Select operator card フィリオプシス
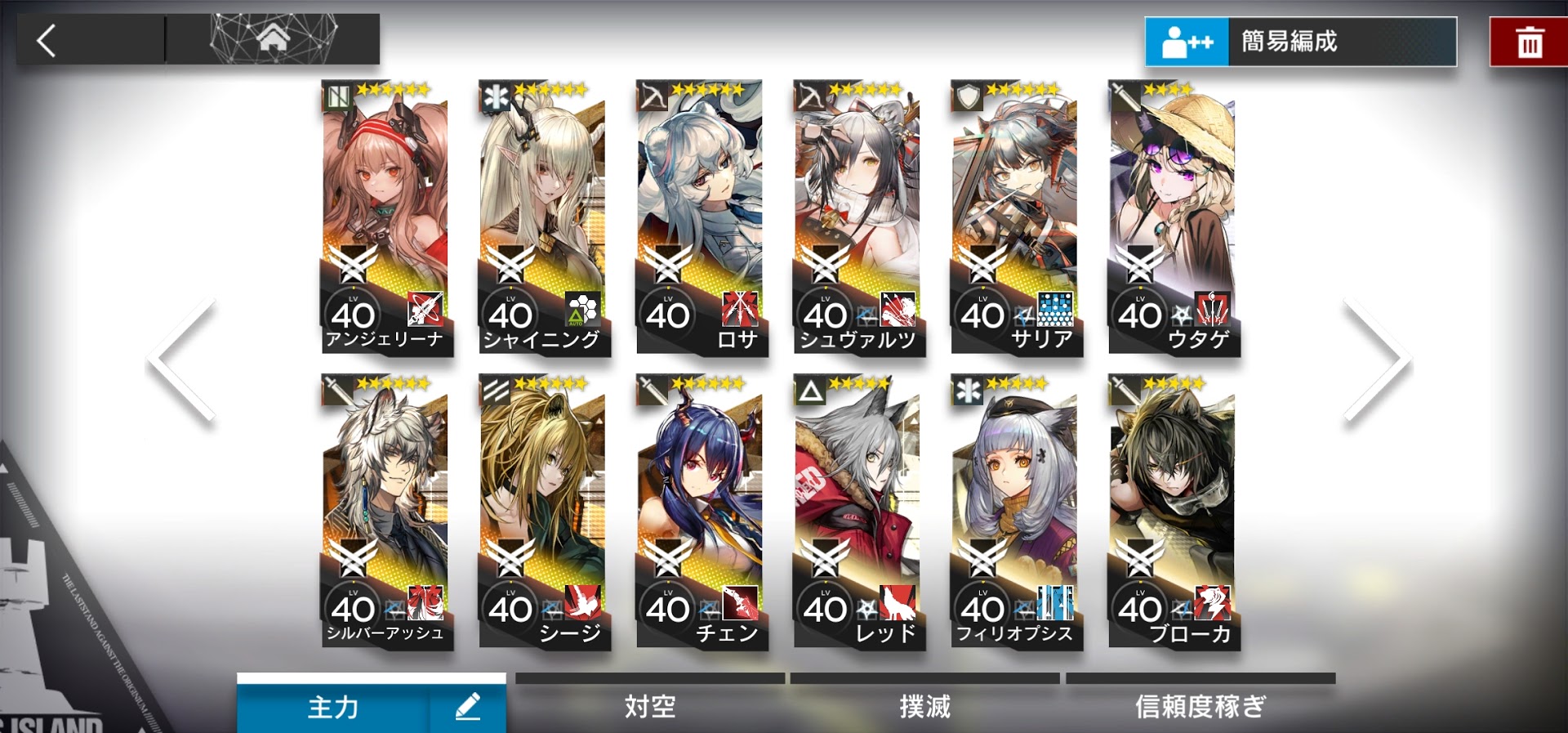The width and height of the screenshot is (1568, 733). 1015,512
